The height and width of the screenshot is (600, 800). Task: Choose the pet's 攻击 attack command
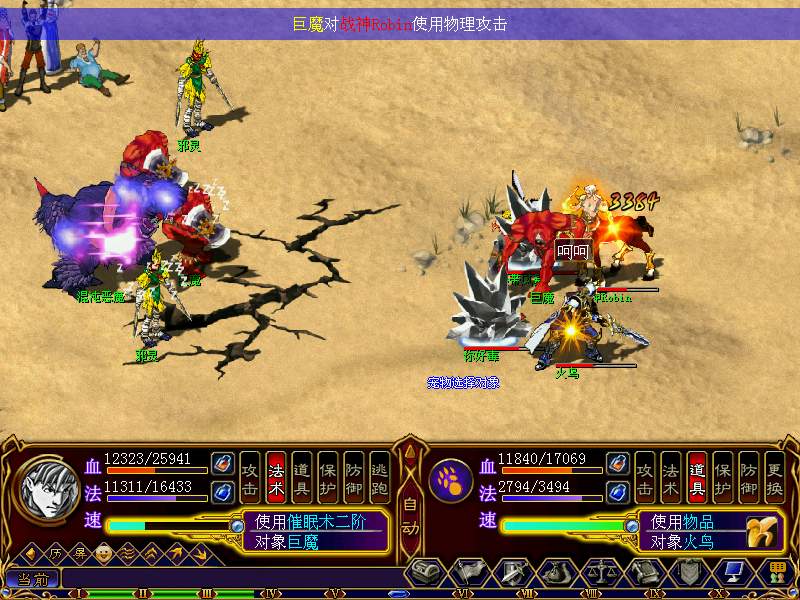645,477
